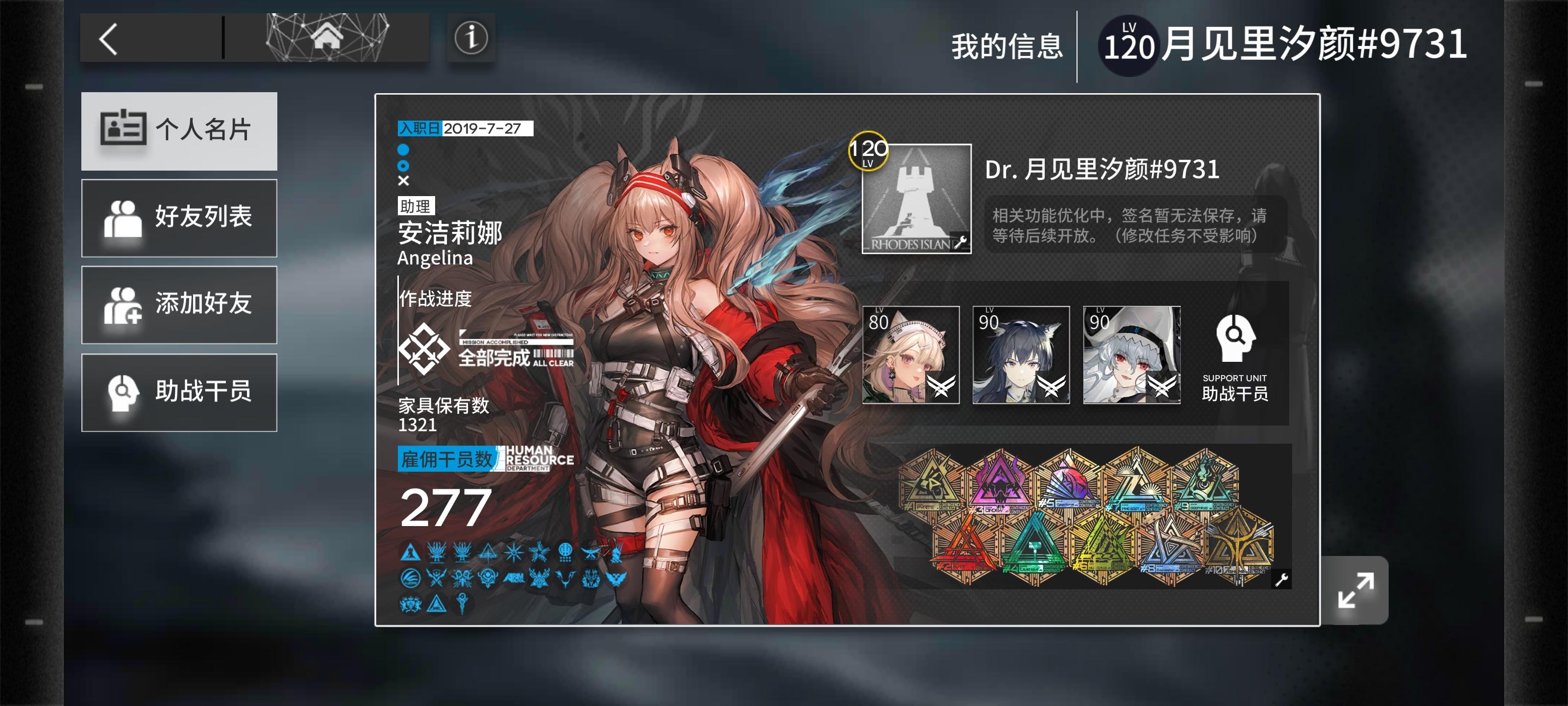This screenshot has width=1568, height=706.
Task: Open the 助战干员 sidebar entry
Action: 178,392
